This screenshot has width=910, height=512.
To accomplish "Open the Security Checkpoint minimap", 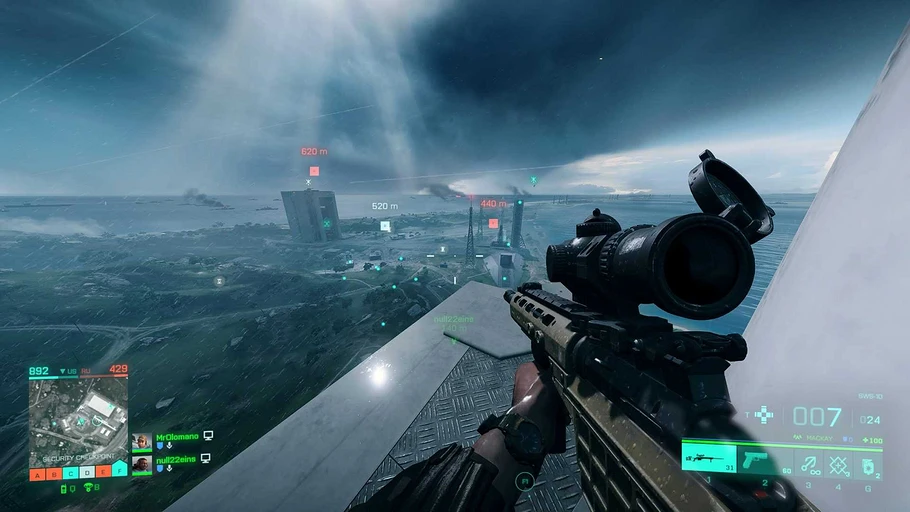I will pyautogui.click(x=78, y=419).
